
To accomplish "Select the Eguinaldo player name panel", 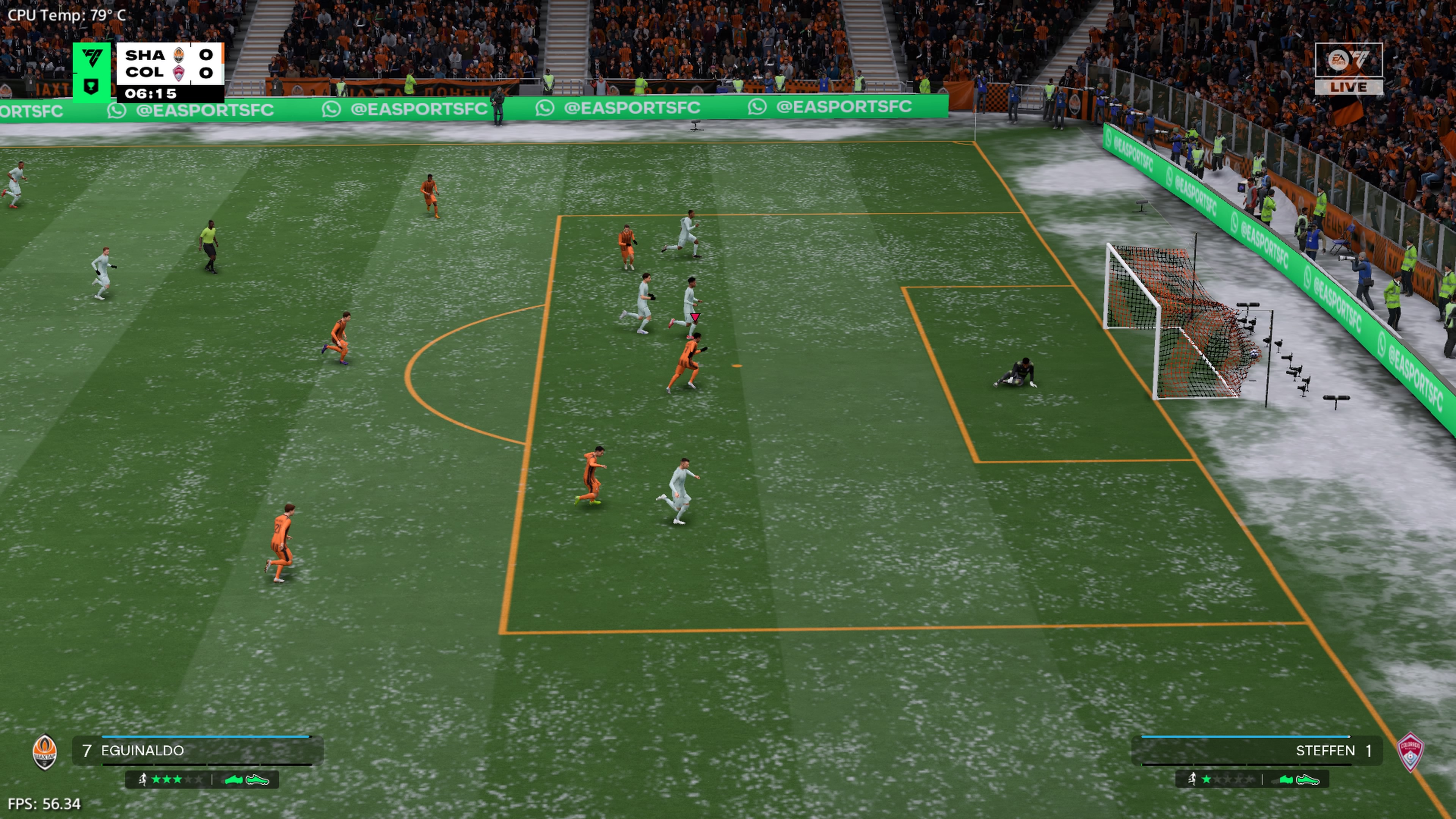I will point(198,751).
